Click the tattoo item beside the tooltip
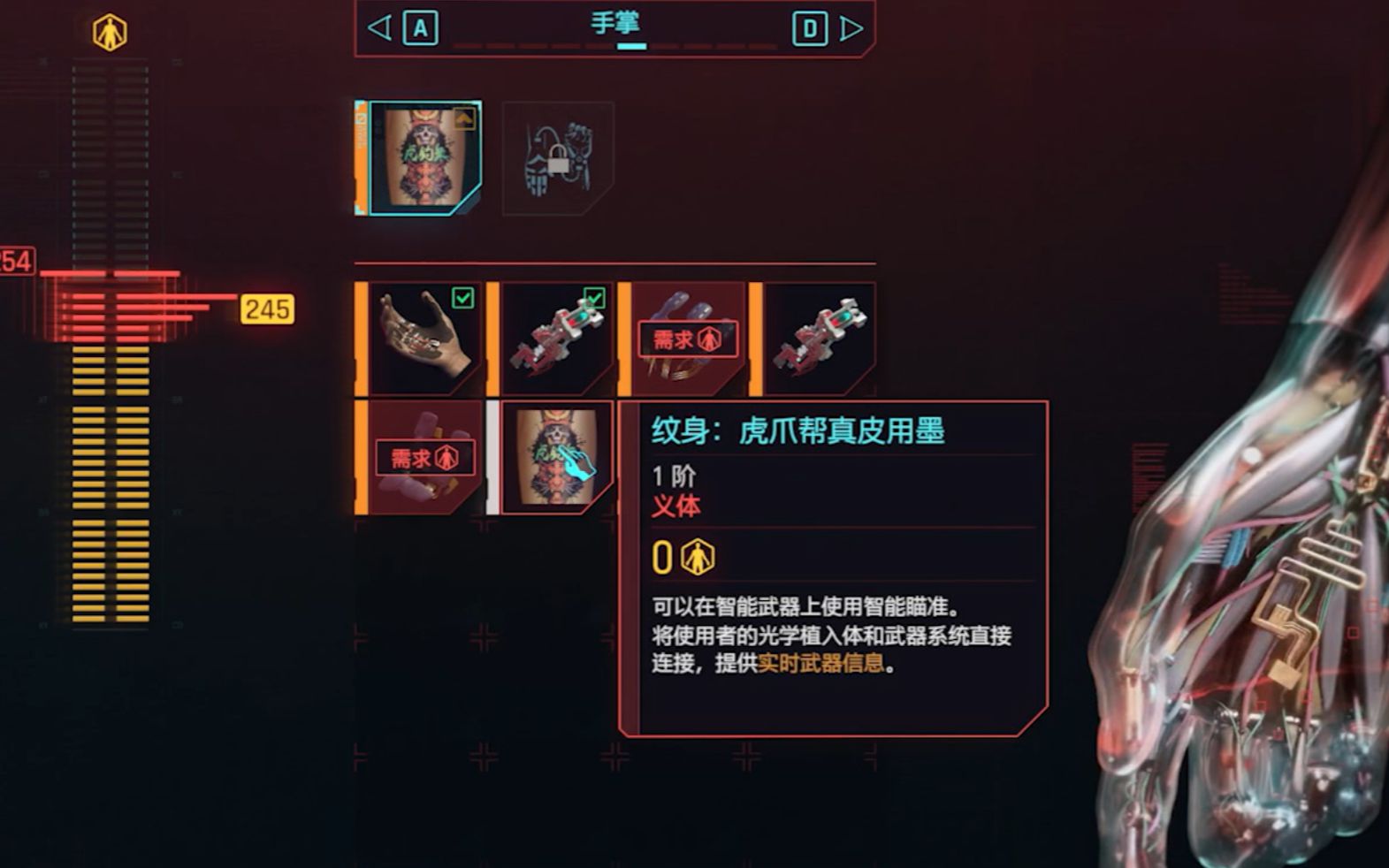 click(x=555, y=457)
